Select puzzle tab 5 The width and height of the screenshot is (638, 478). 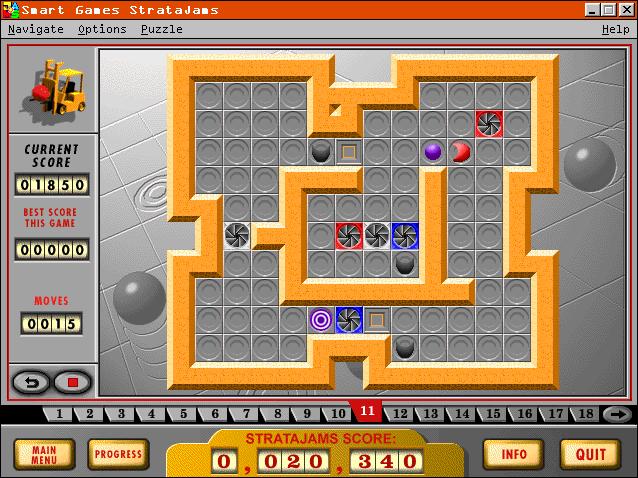click(184, 414)
